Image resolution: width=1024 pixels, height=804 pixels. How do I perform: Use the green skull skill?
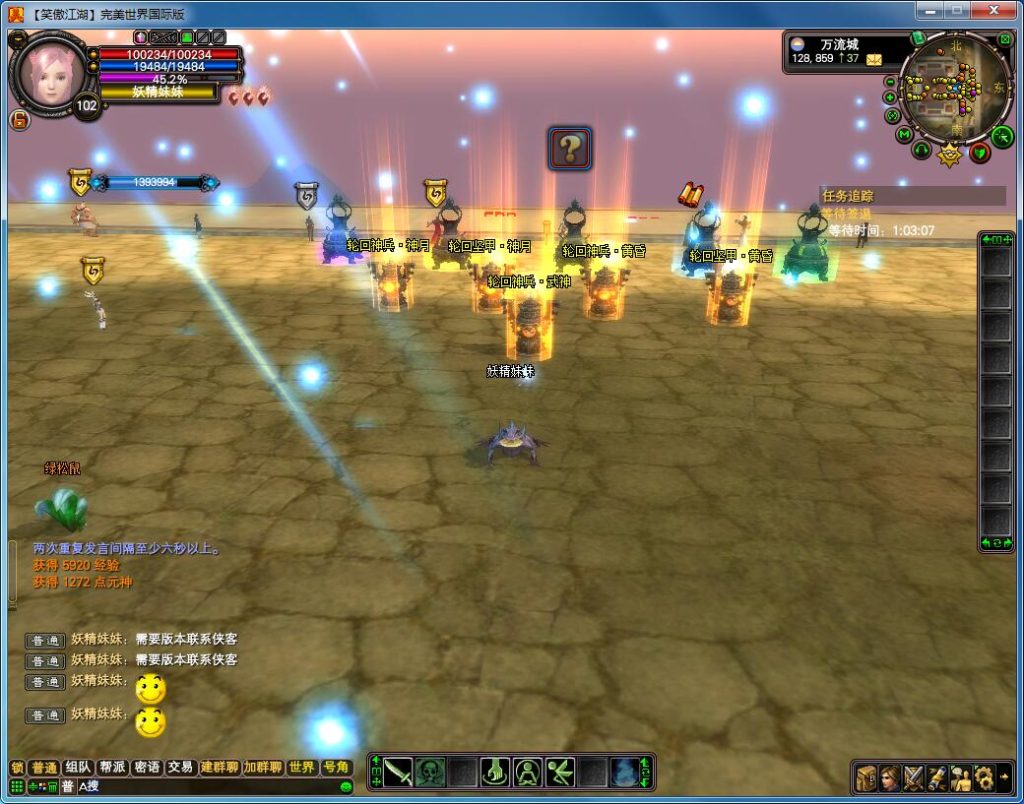click(x=430, y=772)
